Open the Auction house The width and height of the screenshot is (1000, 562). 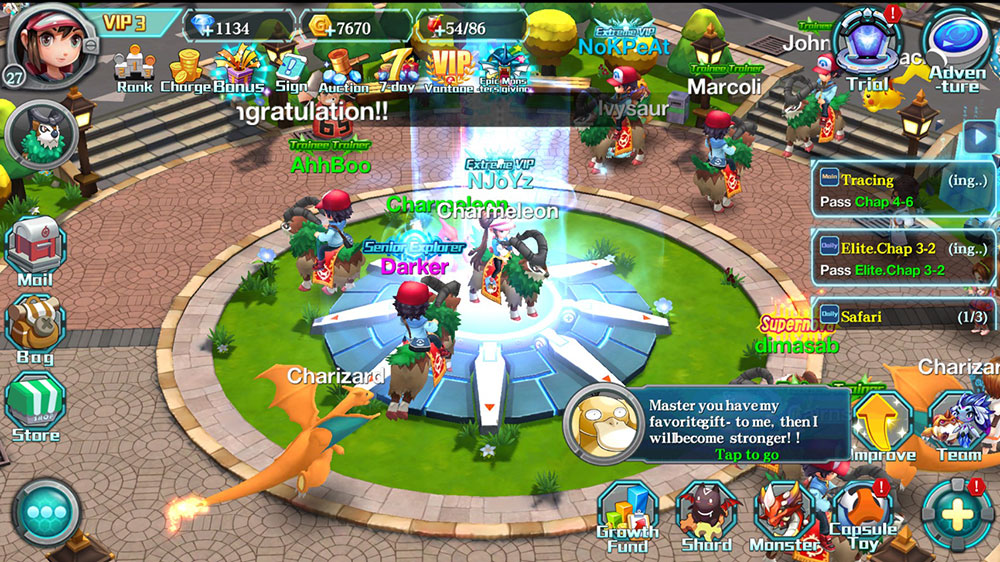pos(344,70)
